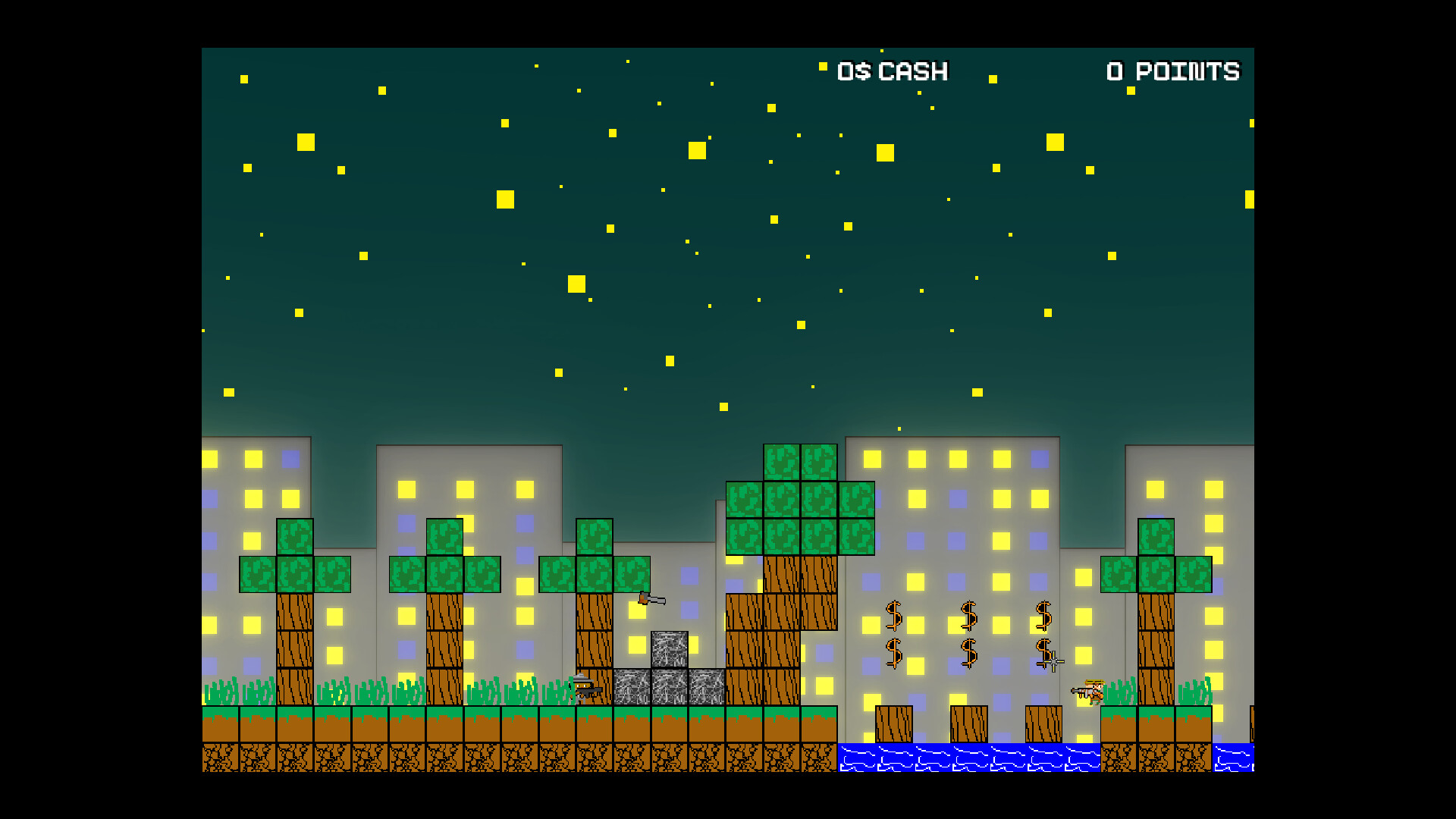Click the floating gun pickup near the tree
The image size is (1456, 819).
pyautogui.click(x=651, y=599)
